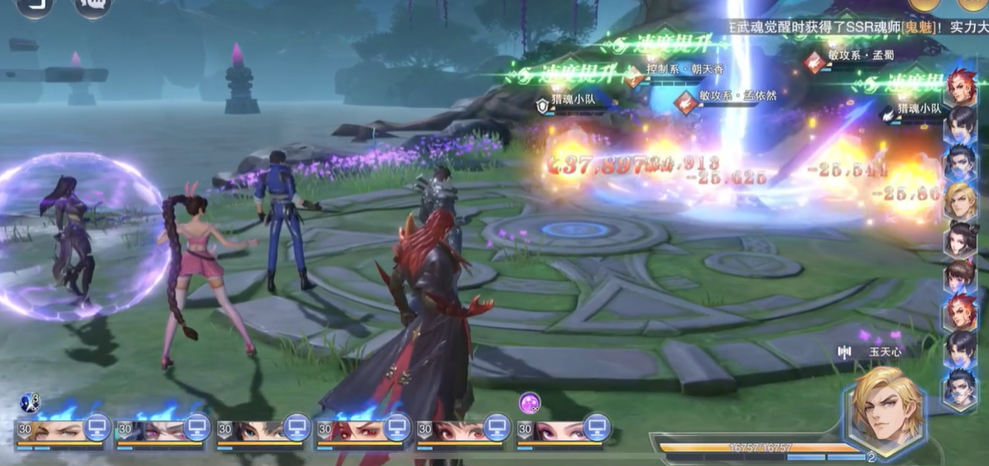Tap the exit icon in the top-left corner
The image size is (989, 466).
click(x=34, y=6)
